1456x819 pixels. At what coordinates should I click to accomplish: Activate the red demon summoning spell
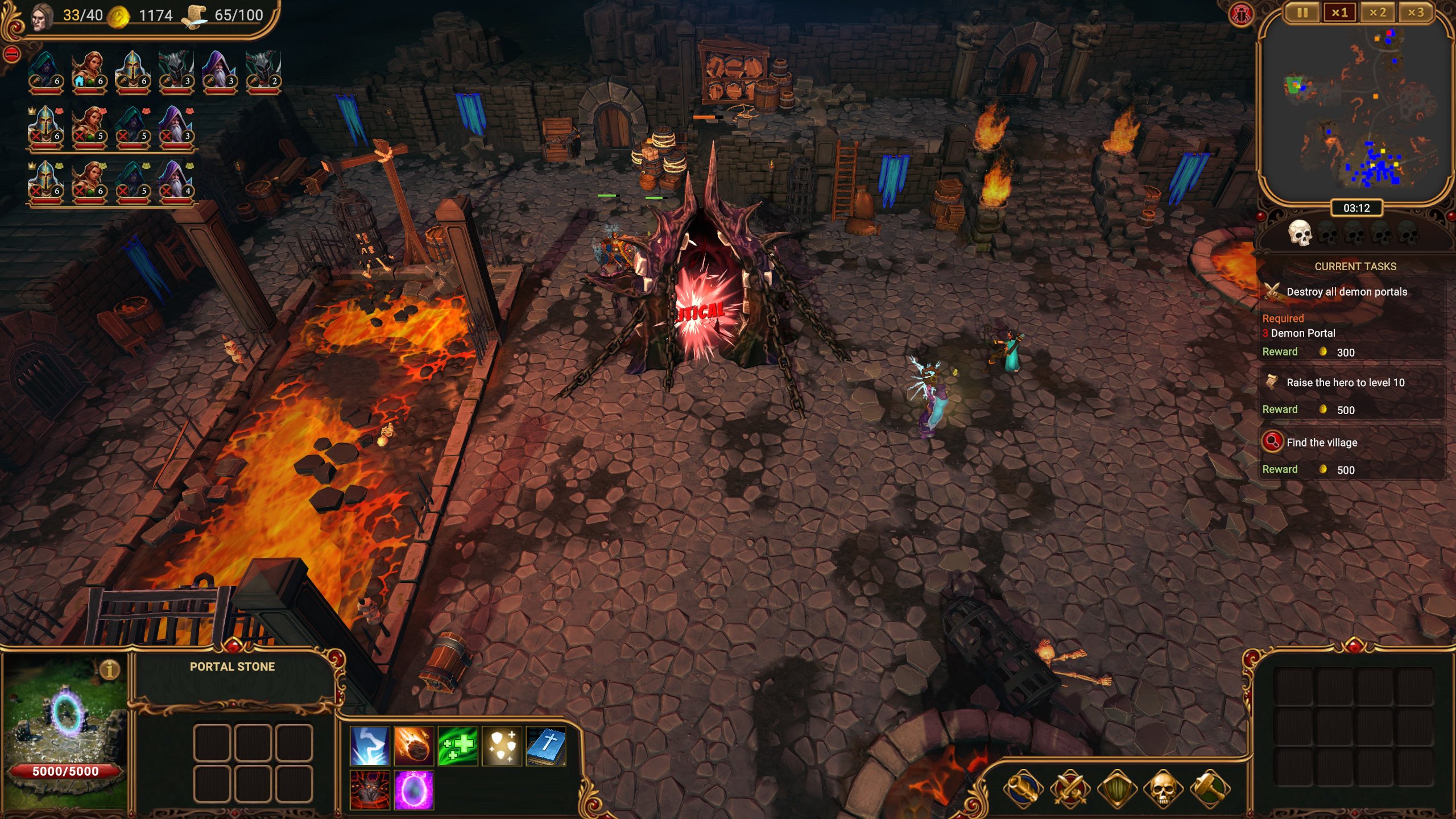tap(370, 790)
